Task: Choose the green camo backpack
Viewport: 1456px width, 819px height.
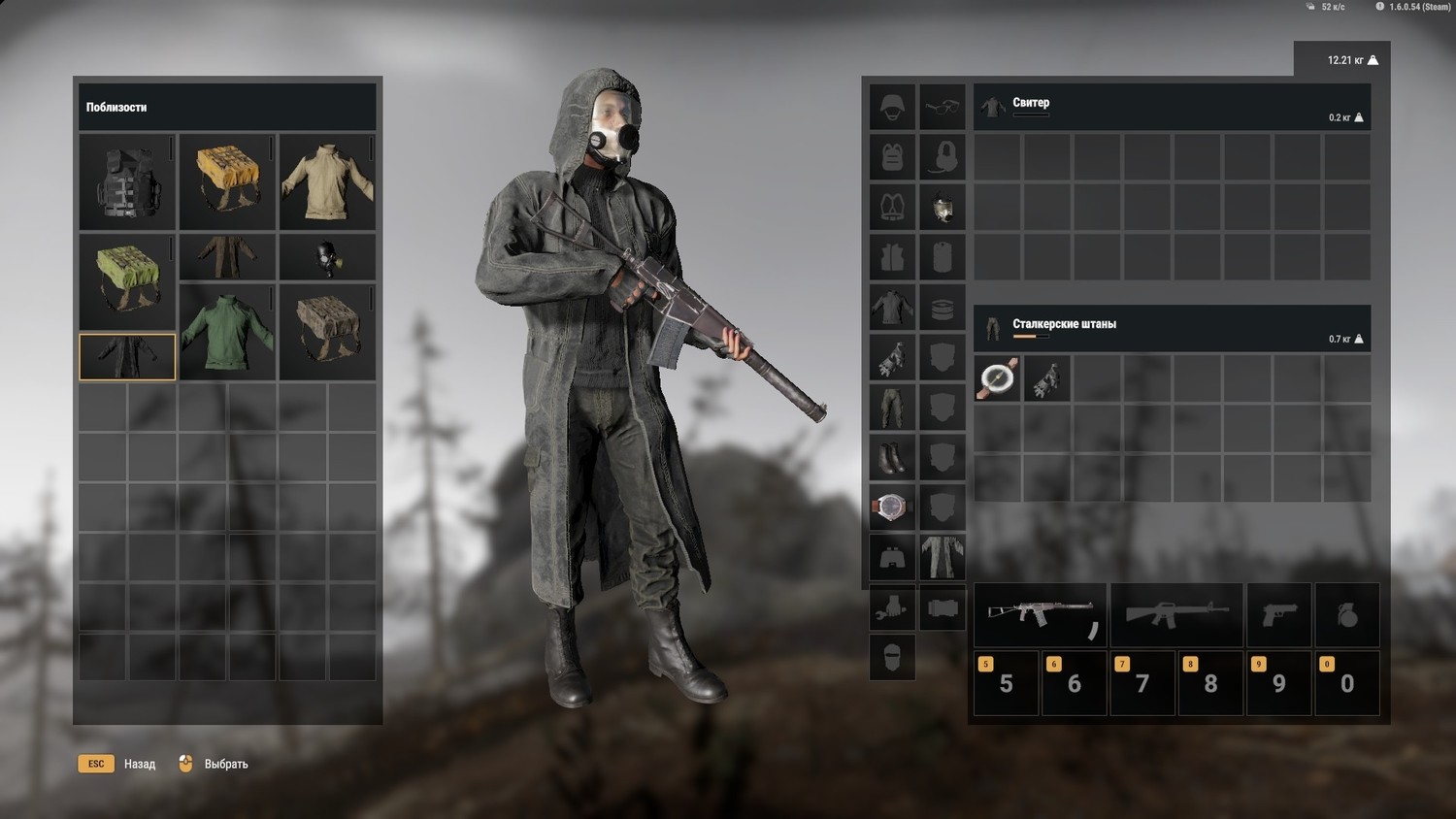Action: click(127, 281)
